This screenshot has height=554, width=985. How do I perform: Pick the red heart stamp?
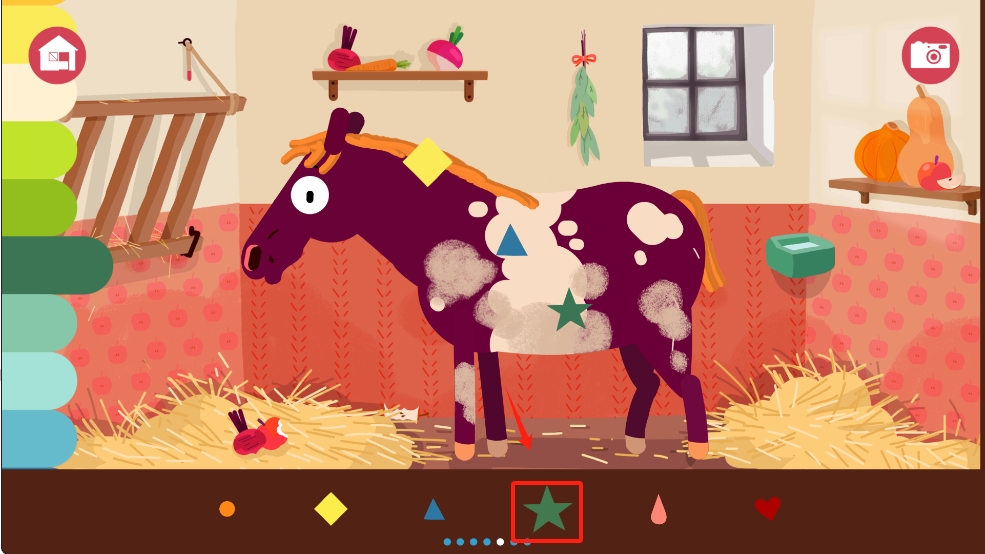point(767,509)
